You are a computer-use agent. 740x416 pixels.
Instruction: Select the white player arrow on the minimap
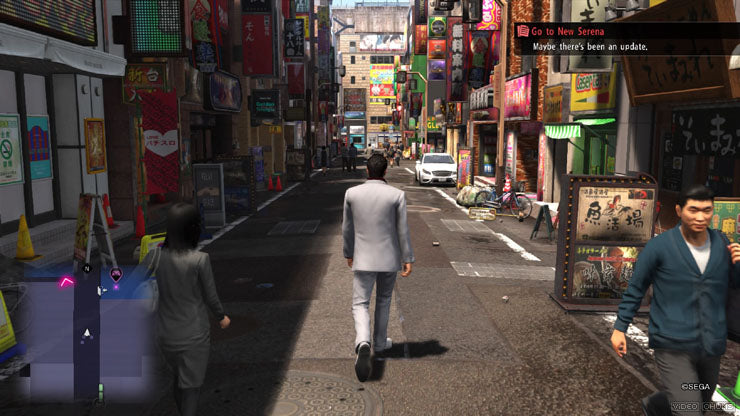[x=87, y=332]
